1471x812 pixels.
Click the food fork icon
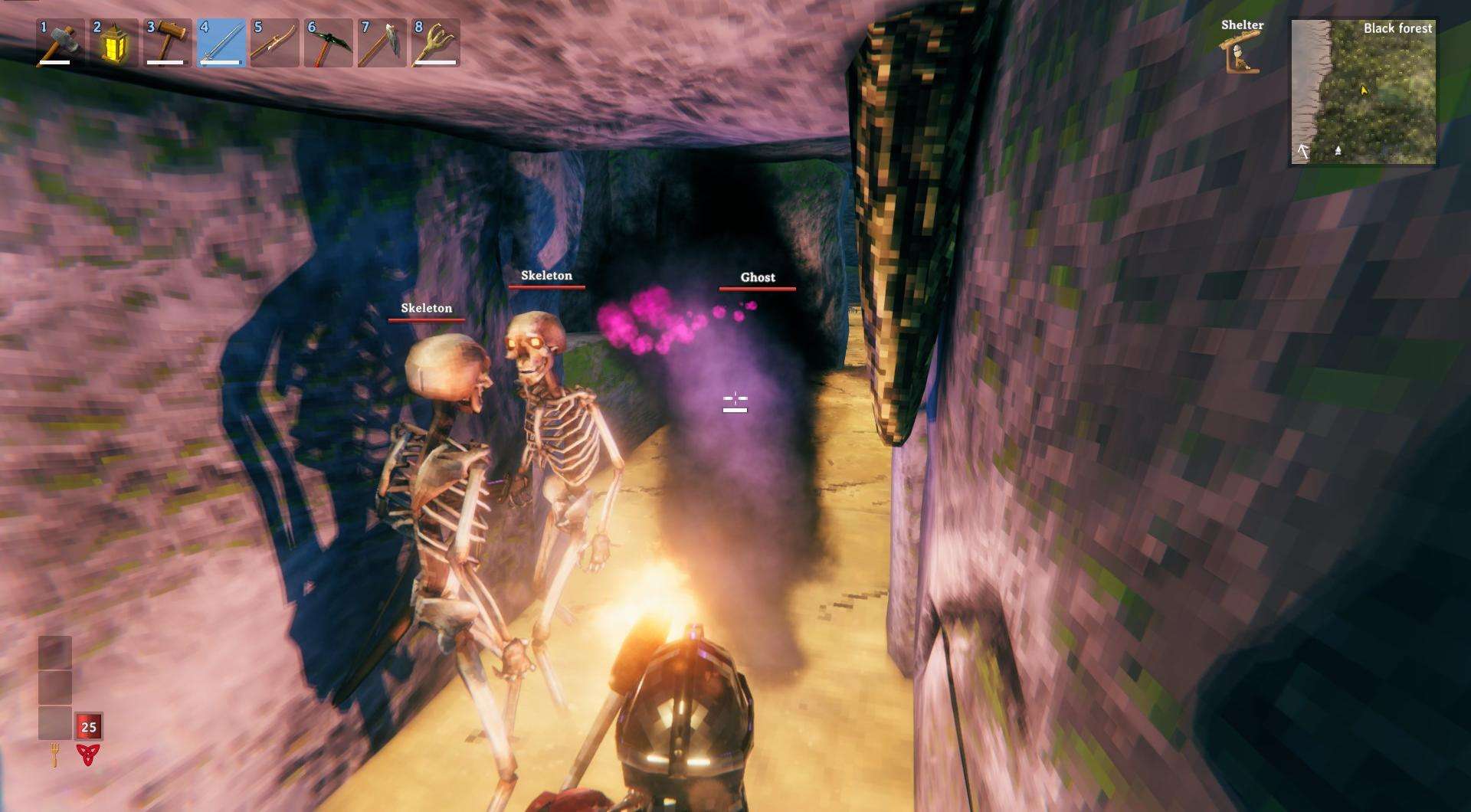click(x=55, y=755)
